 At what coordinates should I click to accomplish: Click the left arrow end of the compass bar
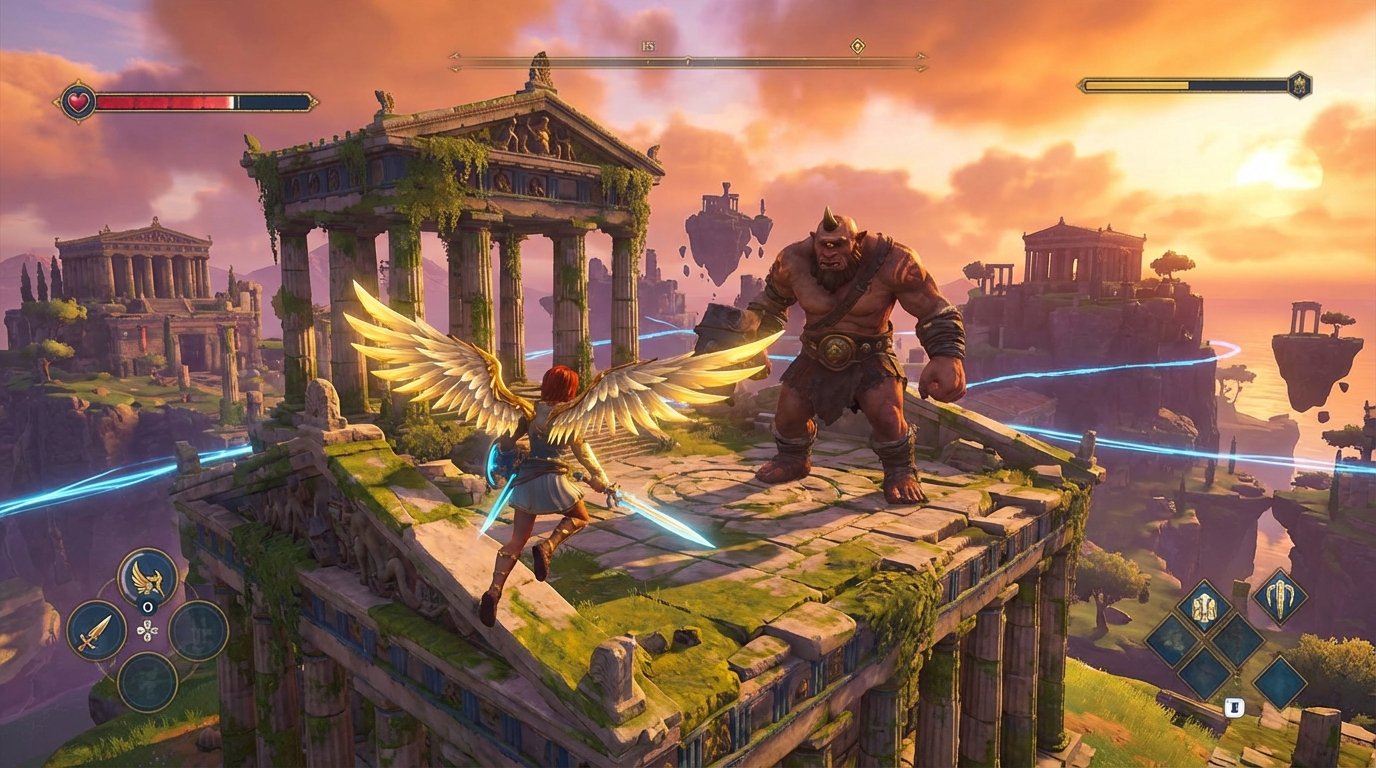453,58
